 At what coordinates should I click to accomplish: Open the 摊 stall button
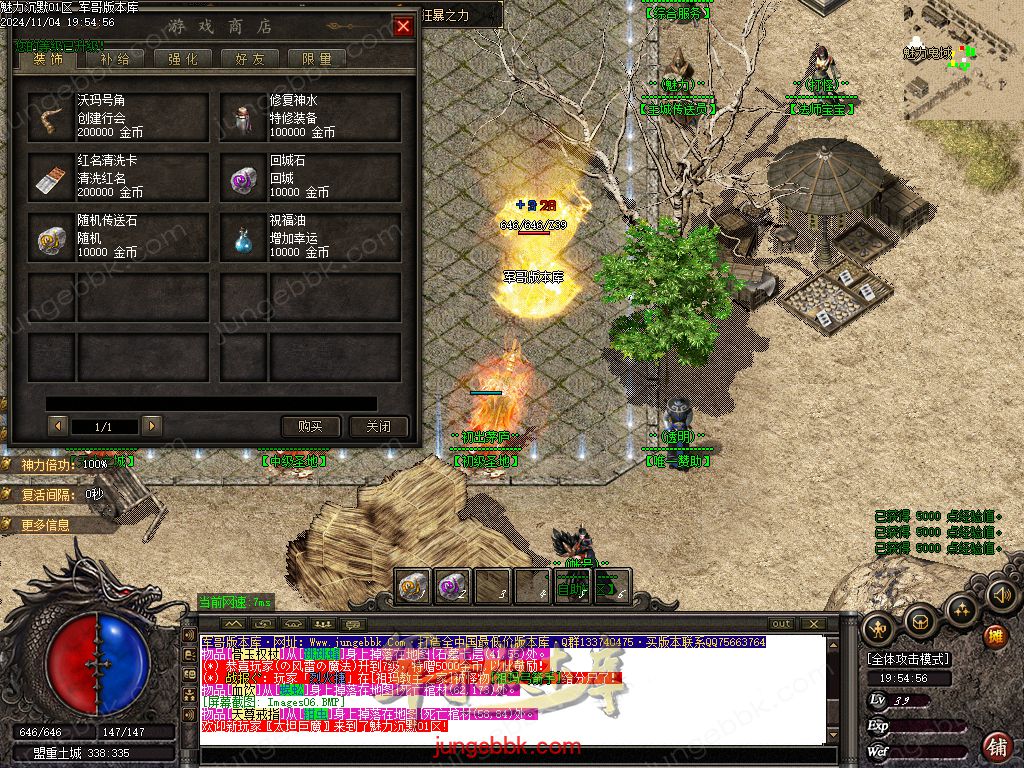click(x=995, y=636)
